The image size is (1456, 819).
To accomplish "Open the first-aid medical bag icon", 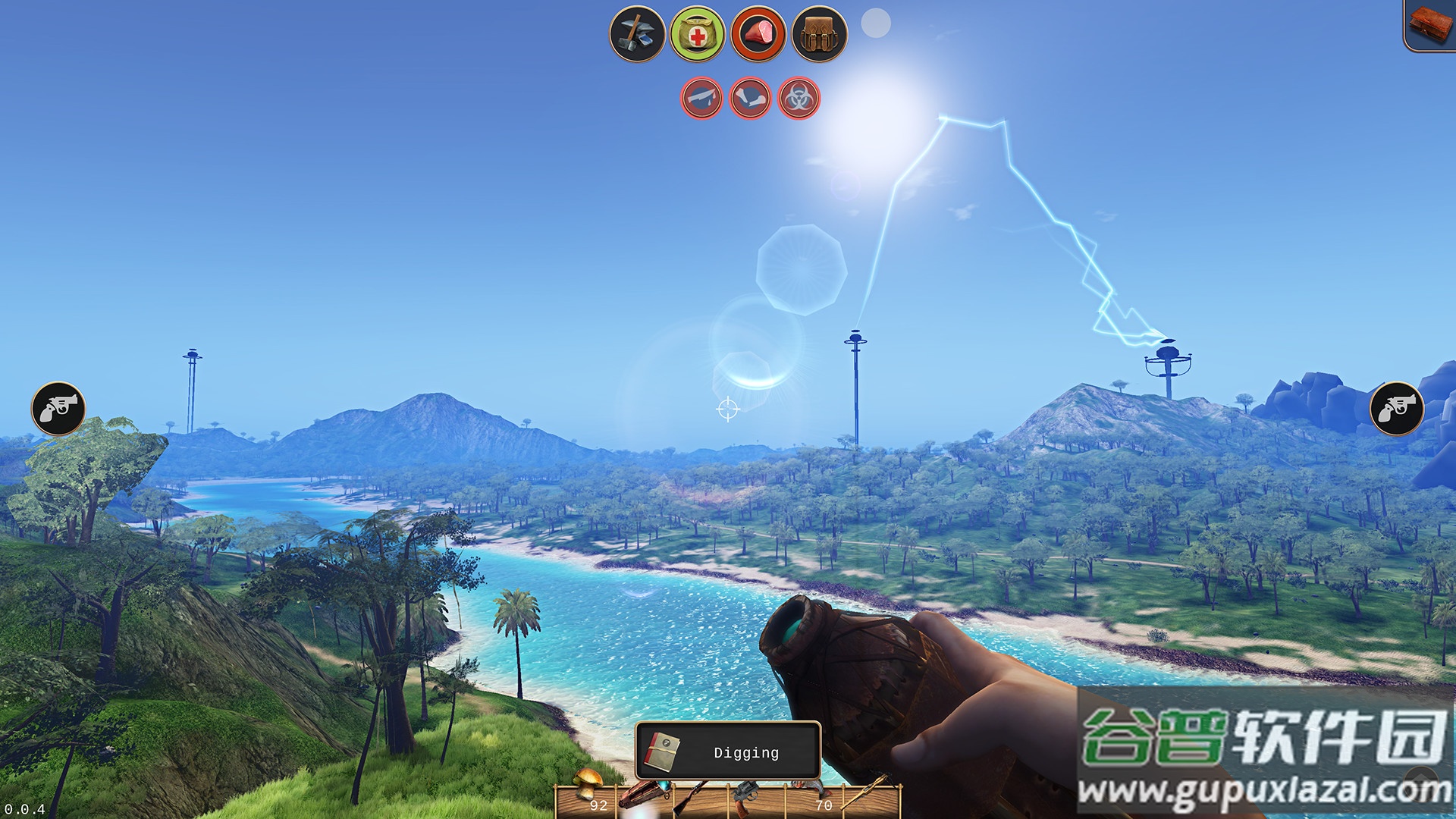I will 698,33.
